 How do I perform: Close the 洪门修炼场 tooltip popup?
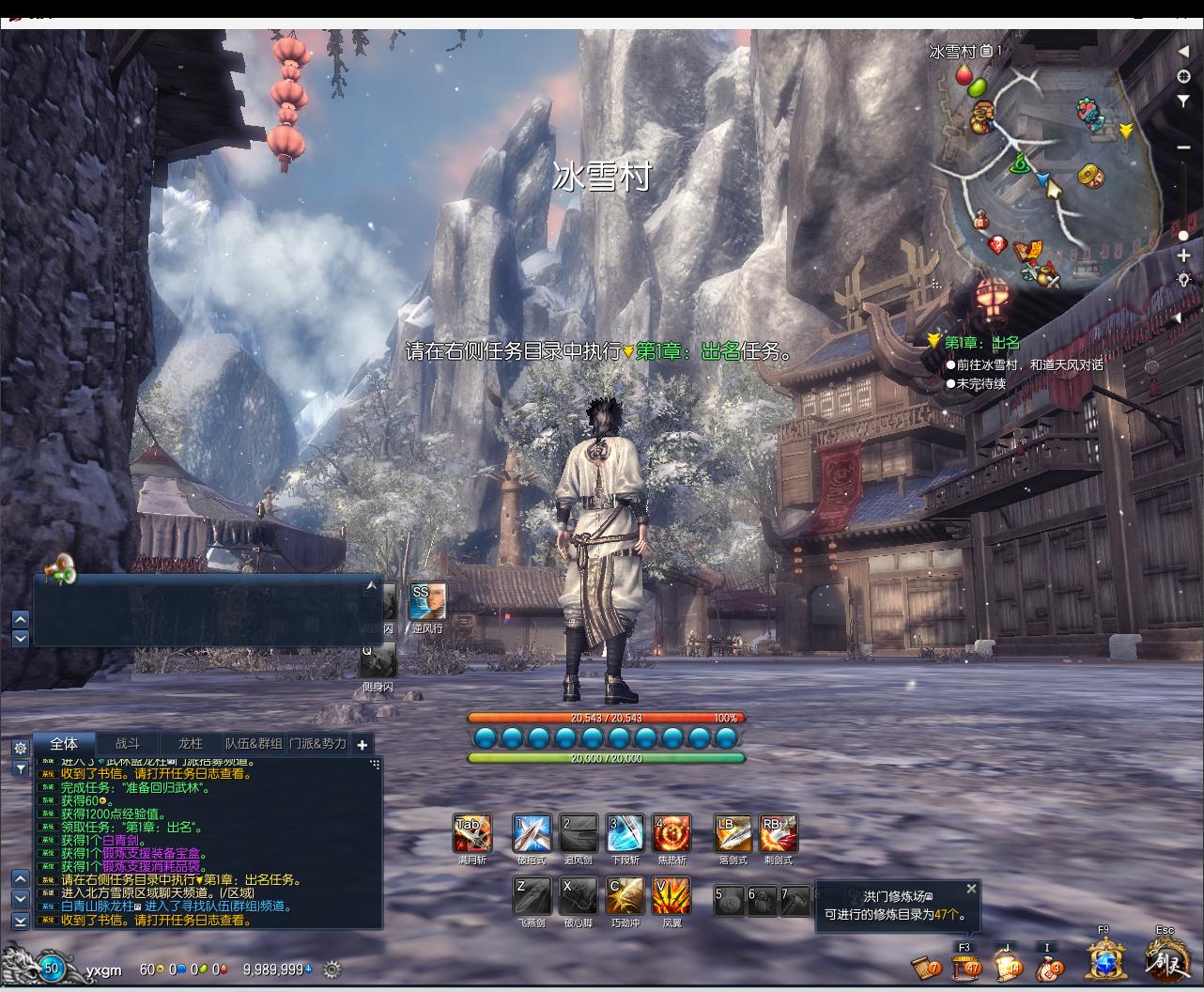click(x=971, y=889)
